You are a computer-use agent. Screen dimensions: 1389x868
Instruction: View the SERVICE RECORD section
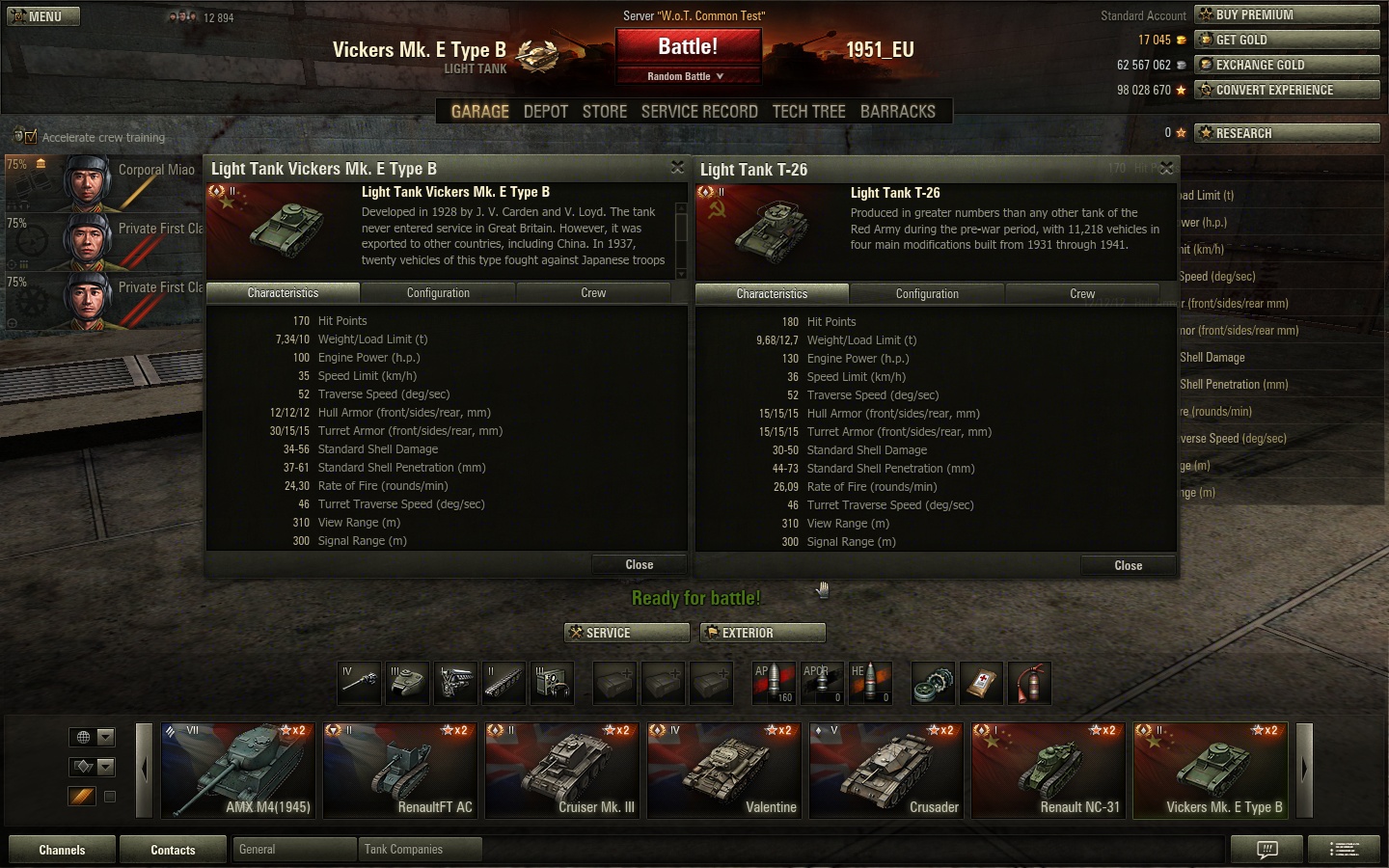(699, 112)
